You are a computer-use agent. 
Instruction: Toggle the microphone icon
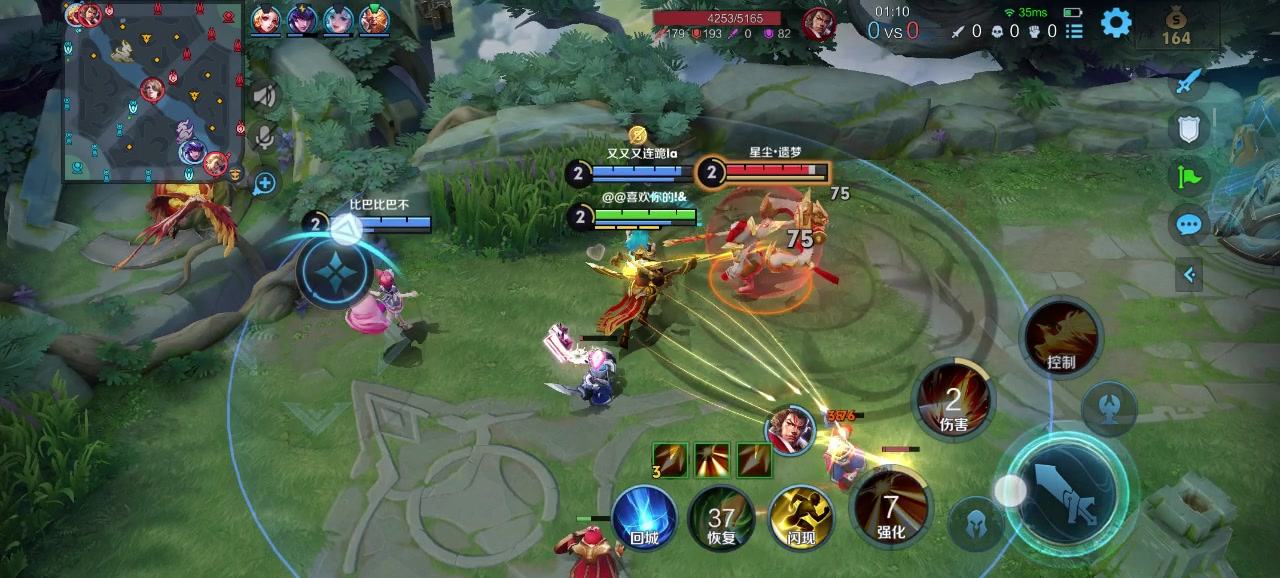coord(265,136)
